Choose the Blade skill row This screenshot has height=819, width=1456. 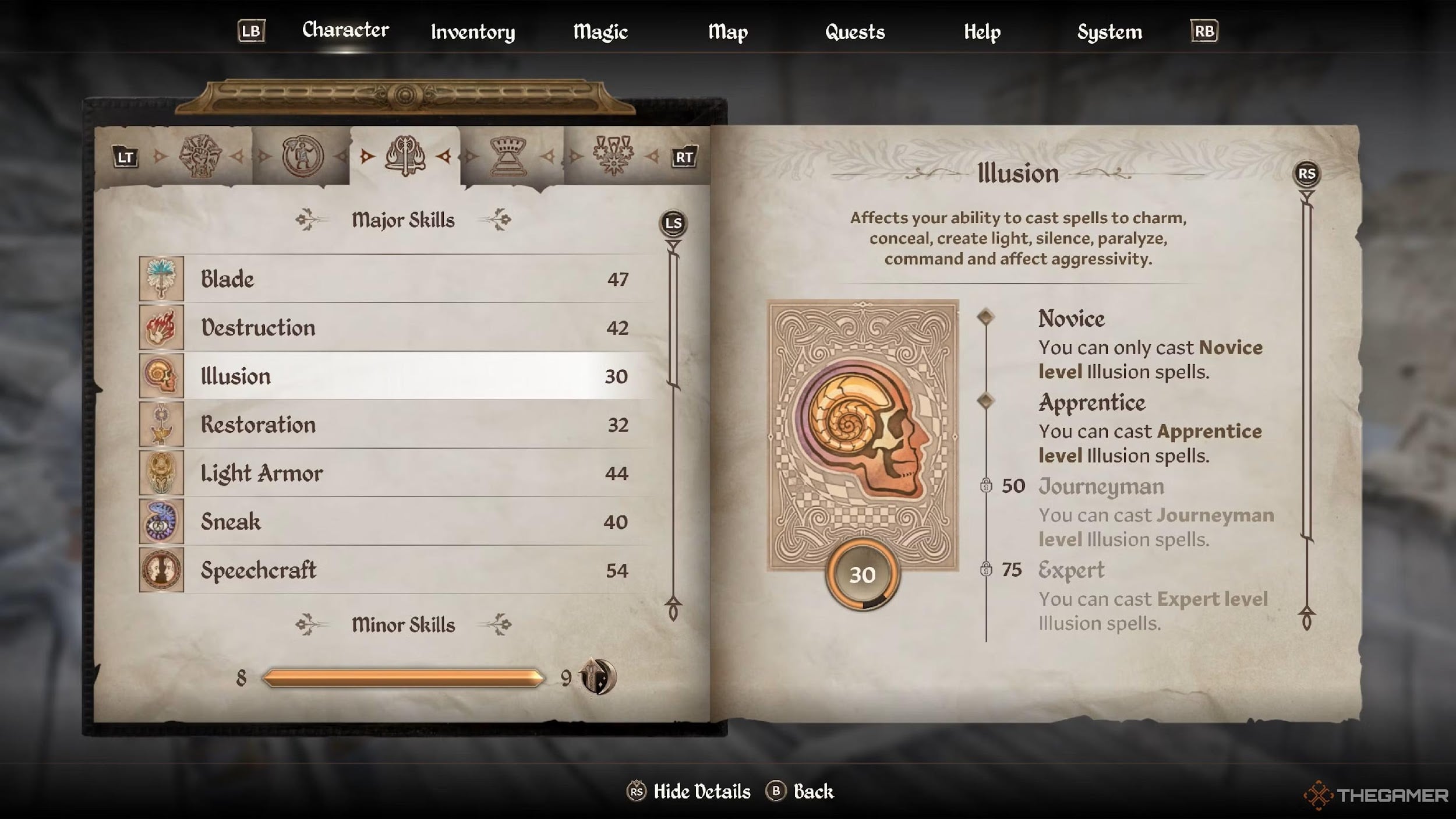click(x=396, y=279)
